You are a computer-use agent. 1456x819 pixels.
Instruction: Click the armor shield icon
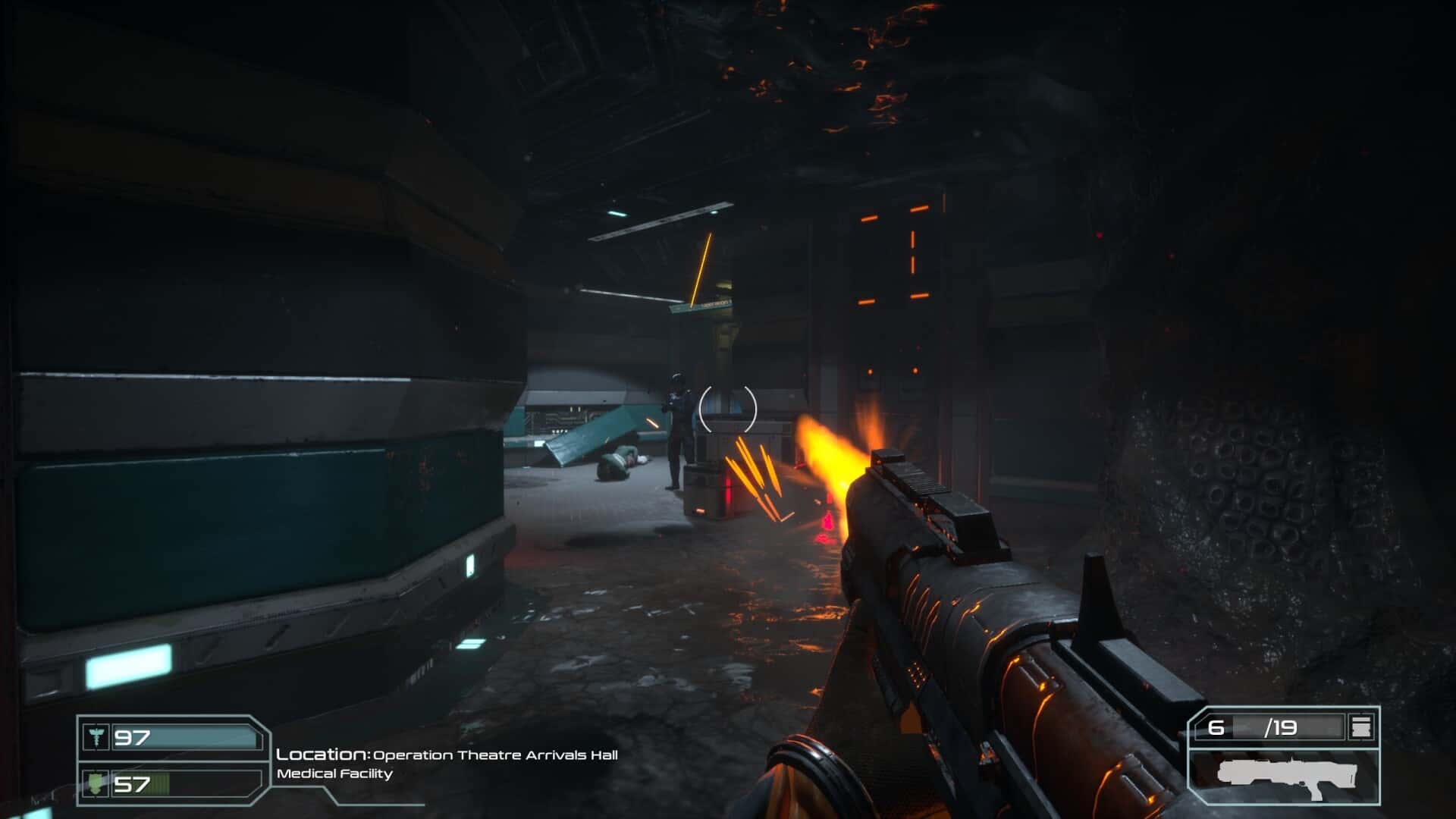(96, 783)
